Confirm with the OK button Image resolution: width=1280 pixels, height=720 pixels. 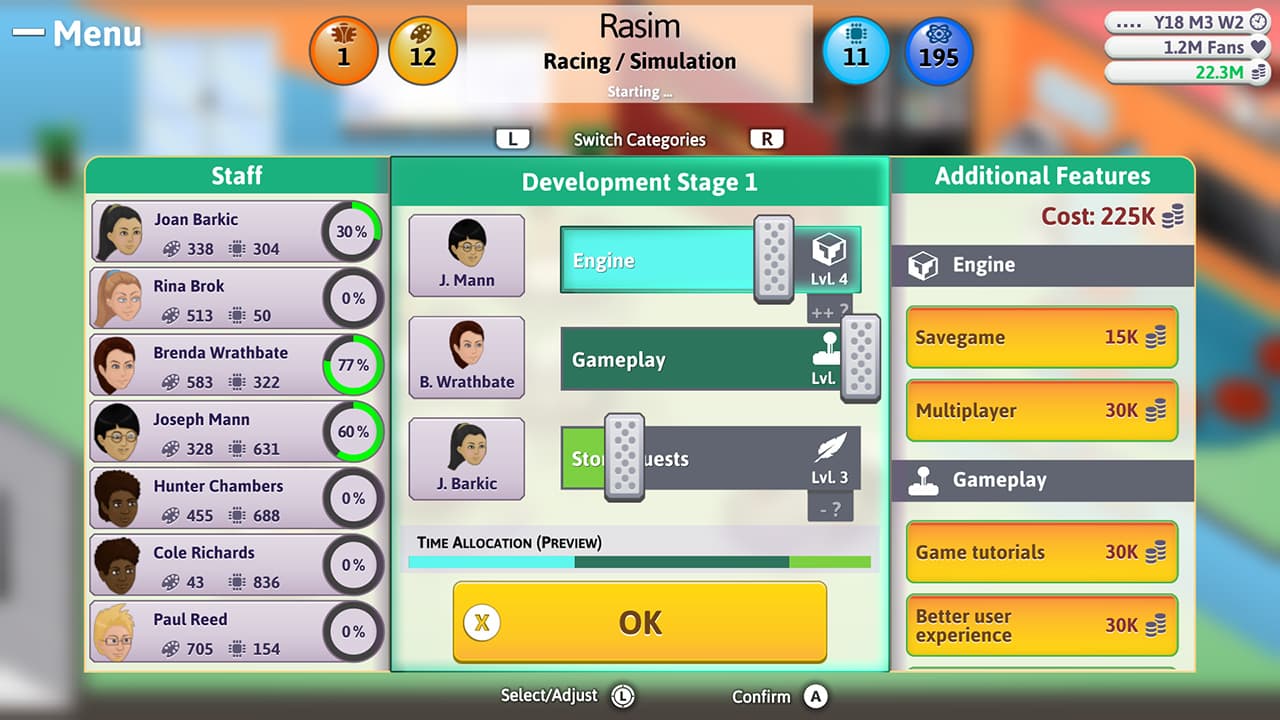tap(639, 622)
